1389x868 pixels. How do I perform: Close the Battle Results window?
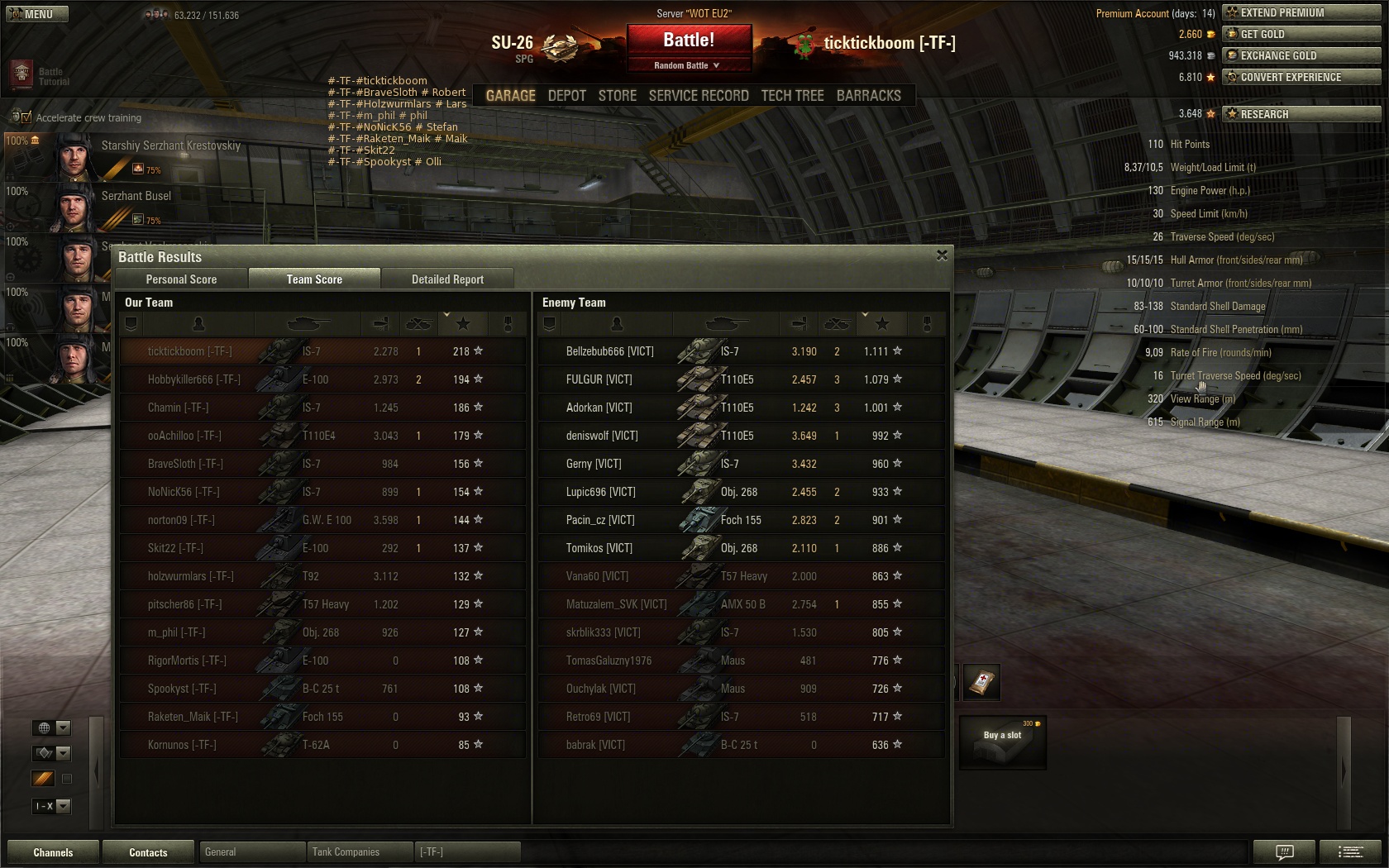click(x=942, y=255)
